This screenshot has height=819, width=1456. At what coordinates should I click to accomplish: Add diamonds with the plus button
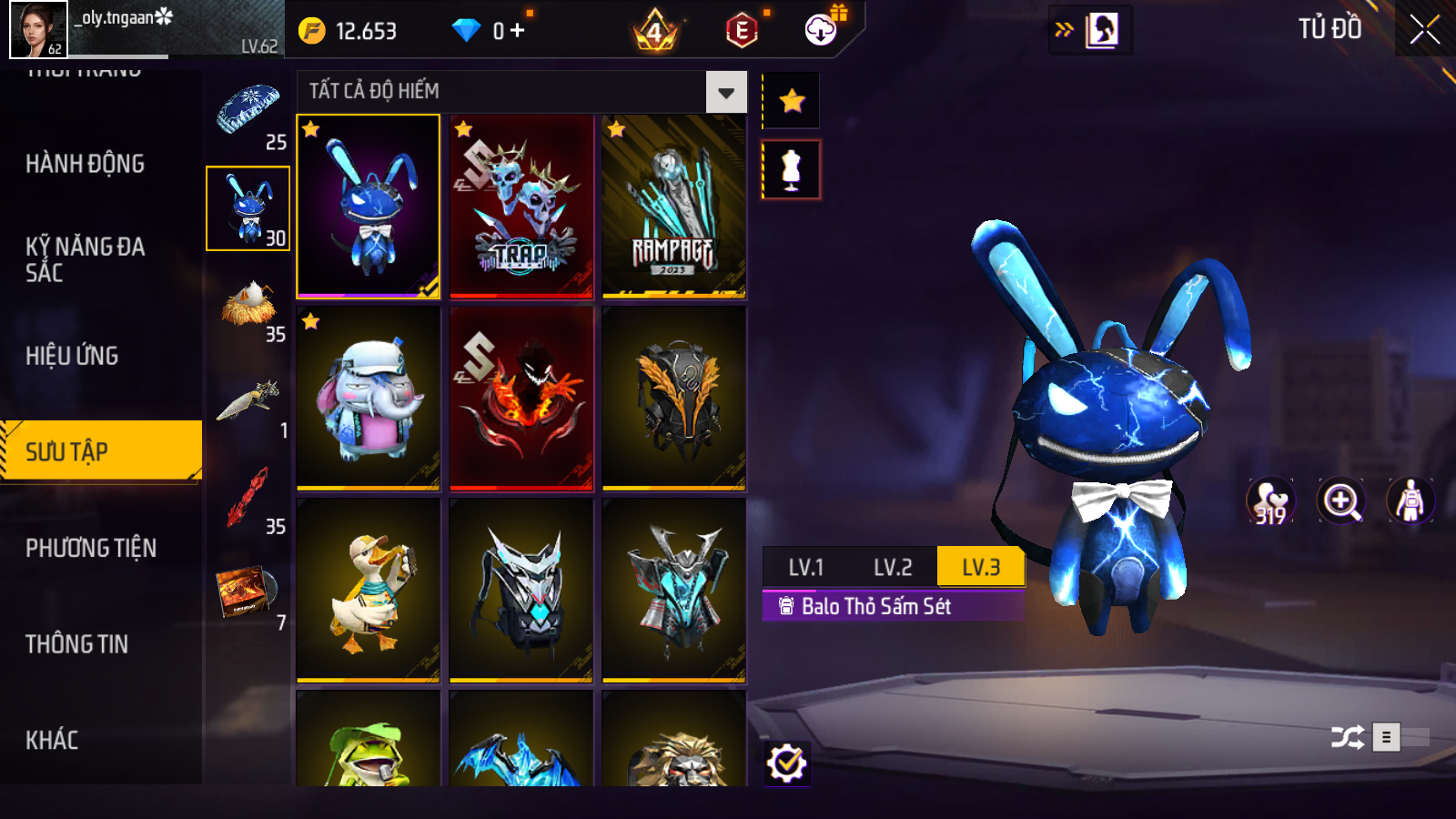(x=518, y=31)
